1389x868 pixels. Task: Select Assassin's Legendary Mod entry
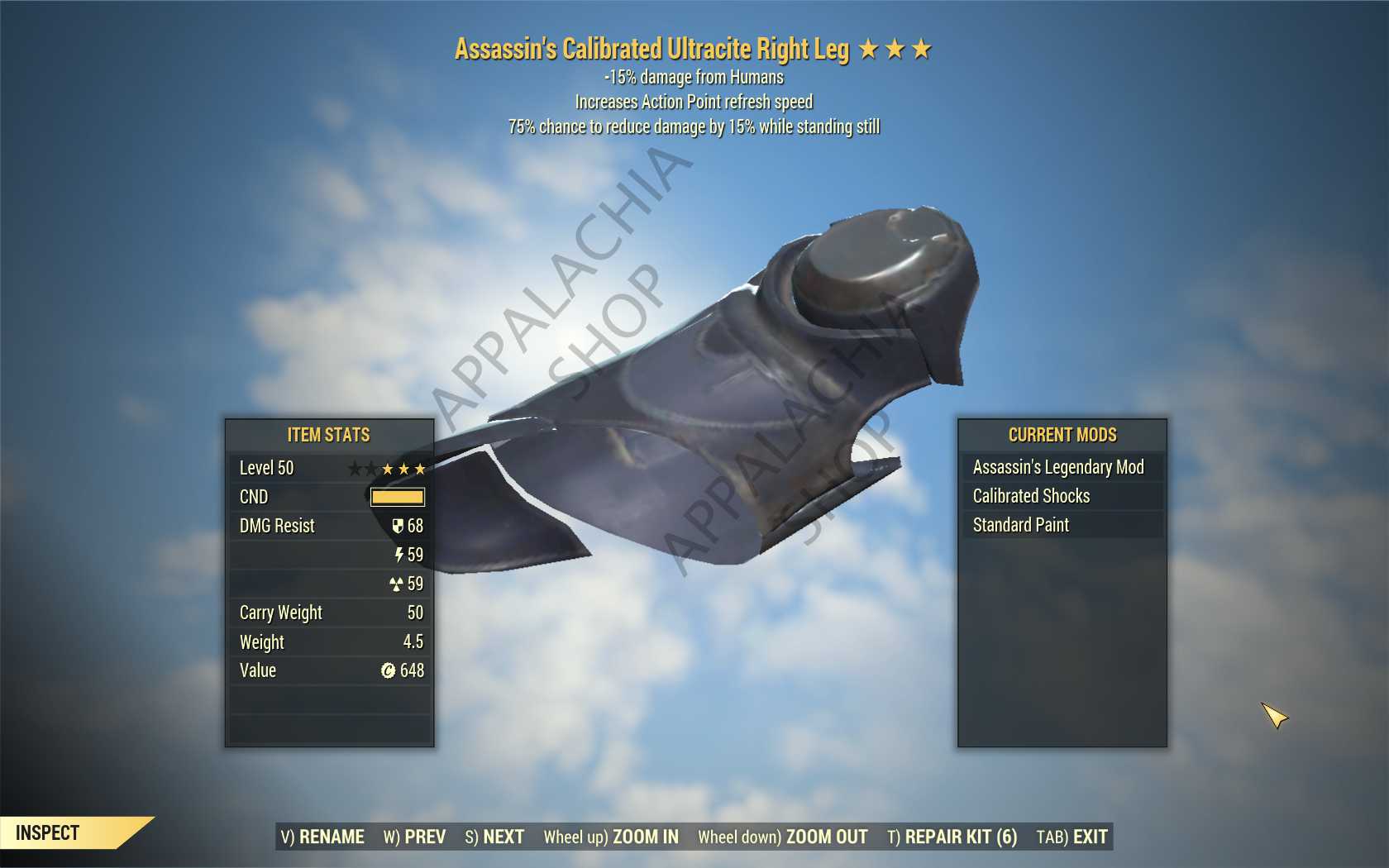coord(1058,467)
